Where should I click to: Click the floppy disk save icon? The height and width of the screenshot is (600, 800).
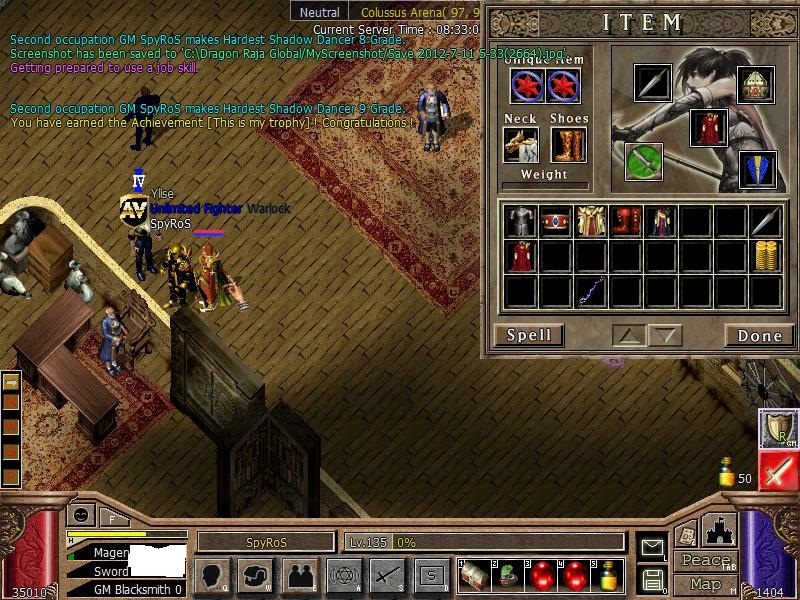pos(652,579)
